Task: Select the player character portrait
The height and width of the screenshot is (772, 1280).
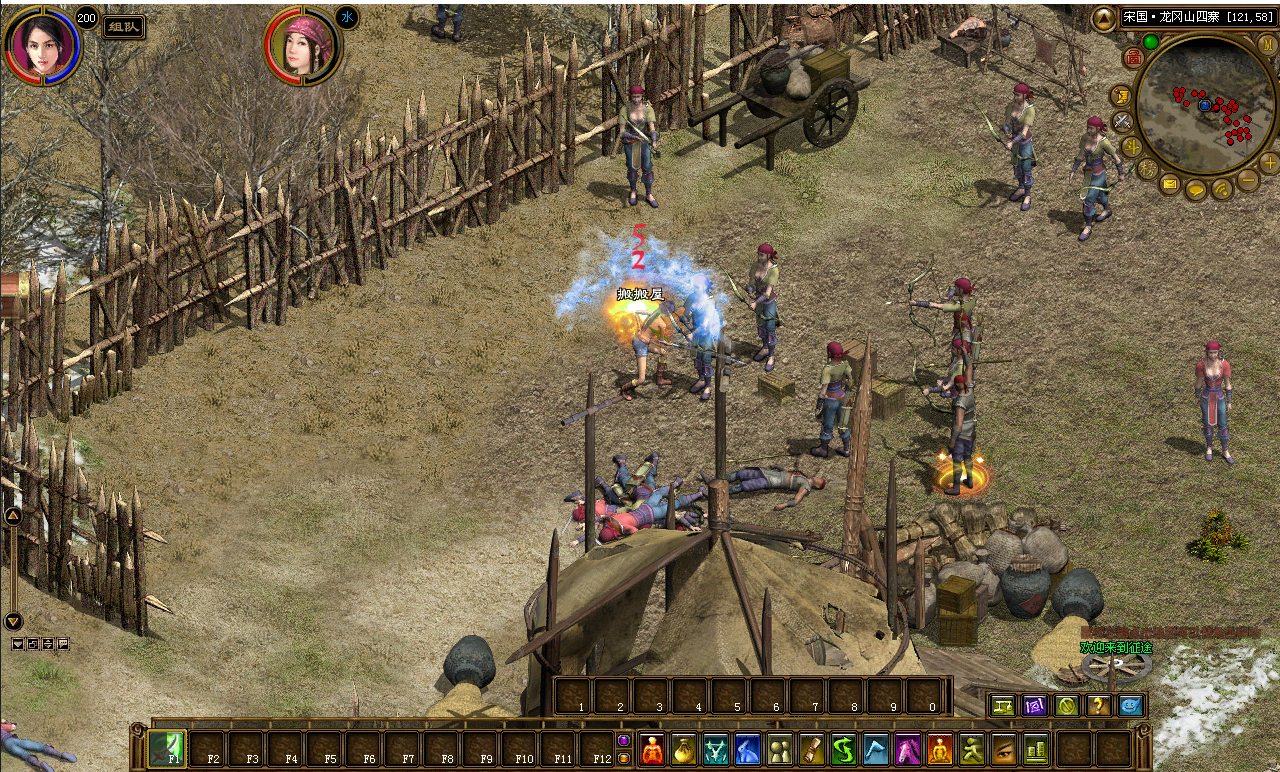Action: [x=41, y=45]
